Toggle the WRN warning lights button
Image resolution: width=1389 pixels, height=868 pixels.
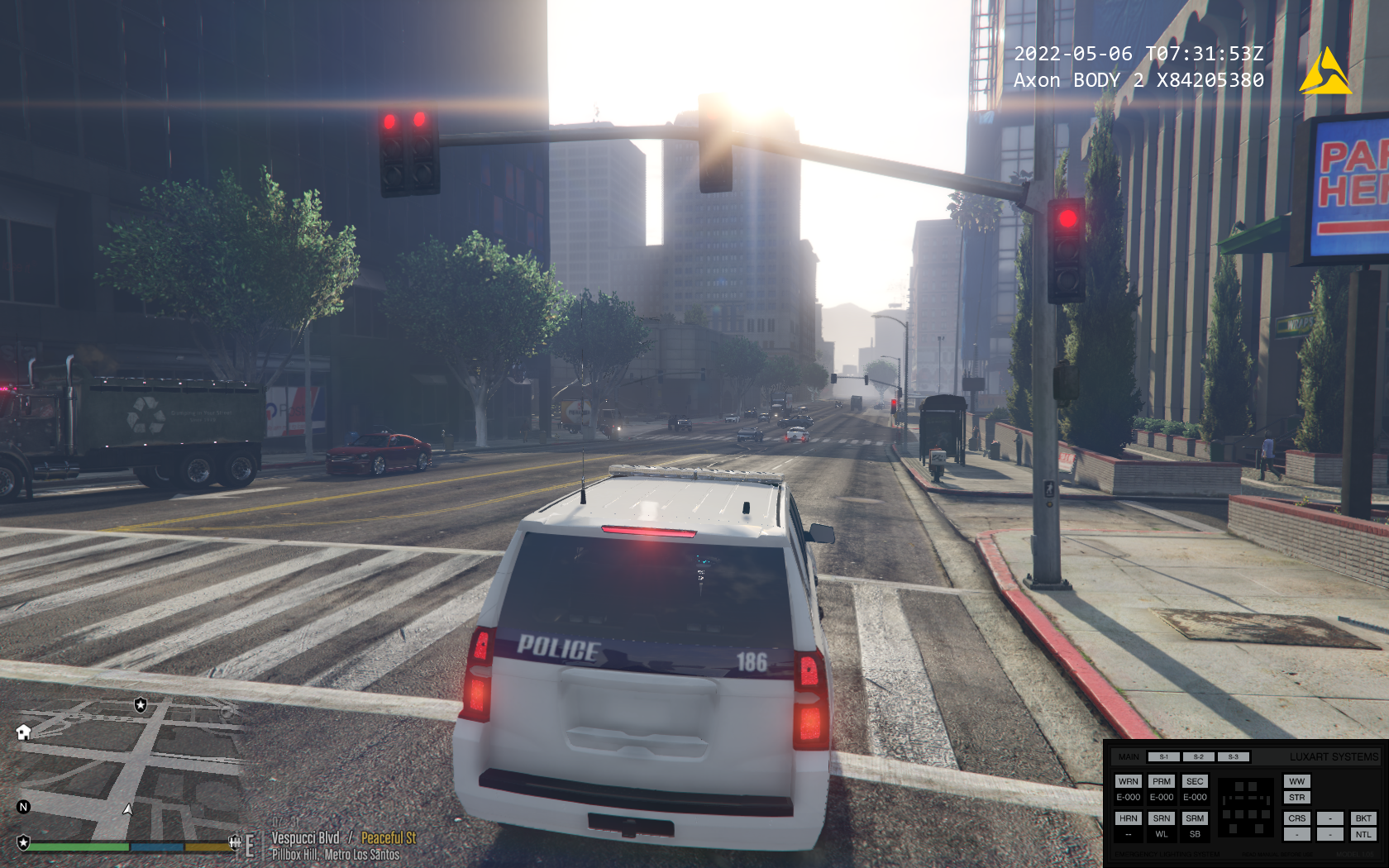pos(1128,781)
